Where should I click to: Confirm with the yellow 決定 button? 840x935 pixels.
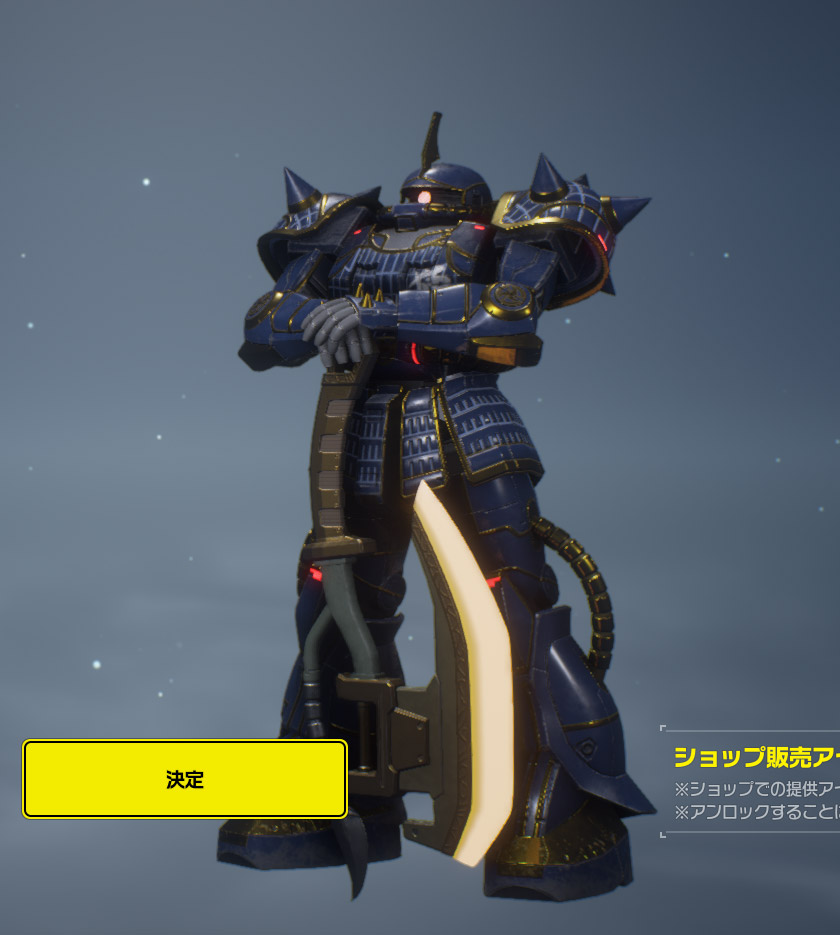pyautogui.click(x=185, y=779)
